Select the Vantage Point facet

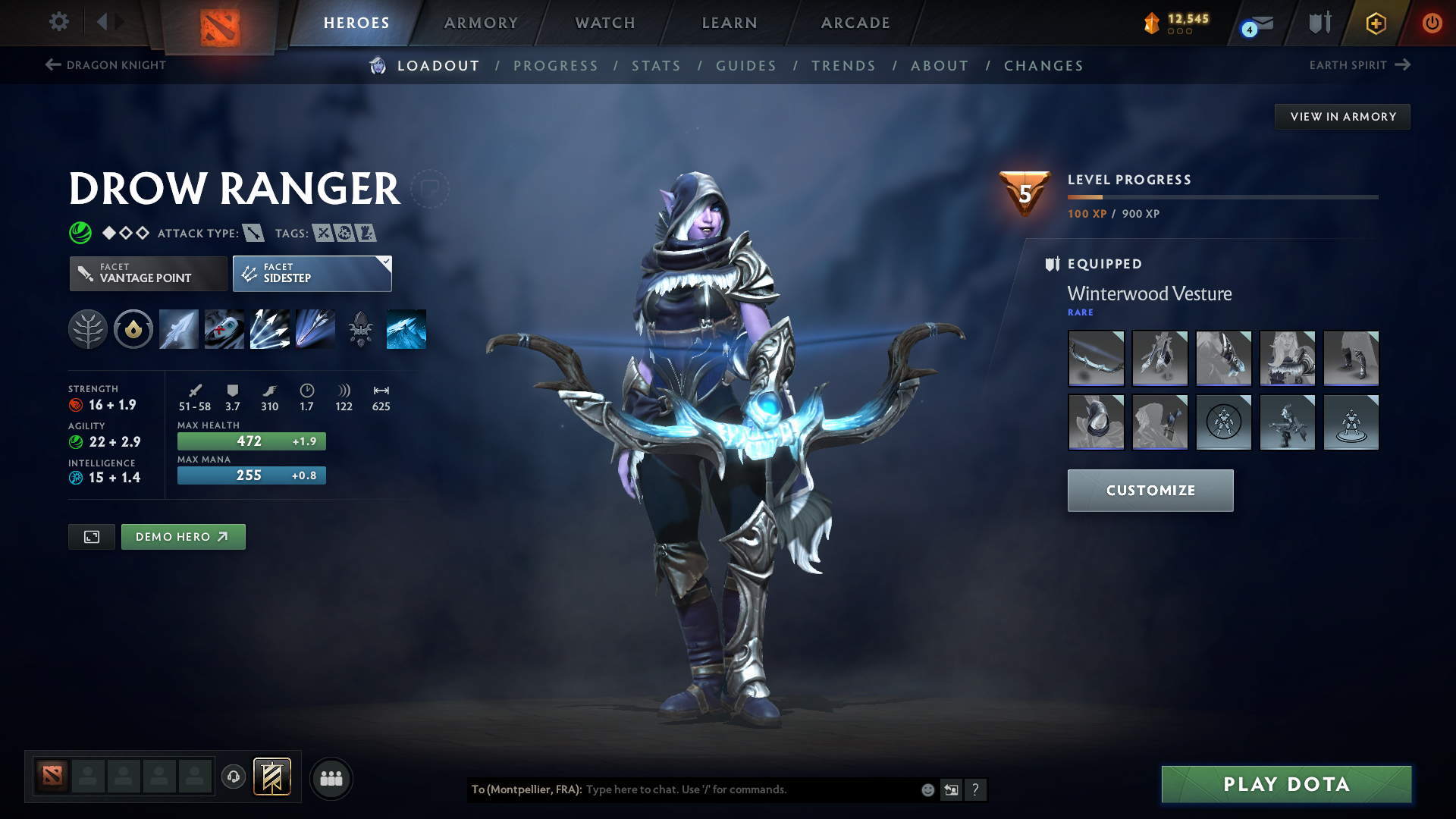(149, 273)
